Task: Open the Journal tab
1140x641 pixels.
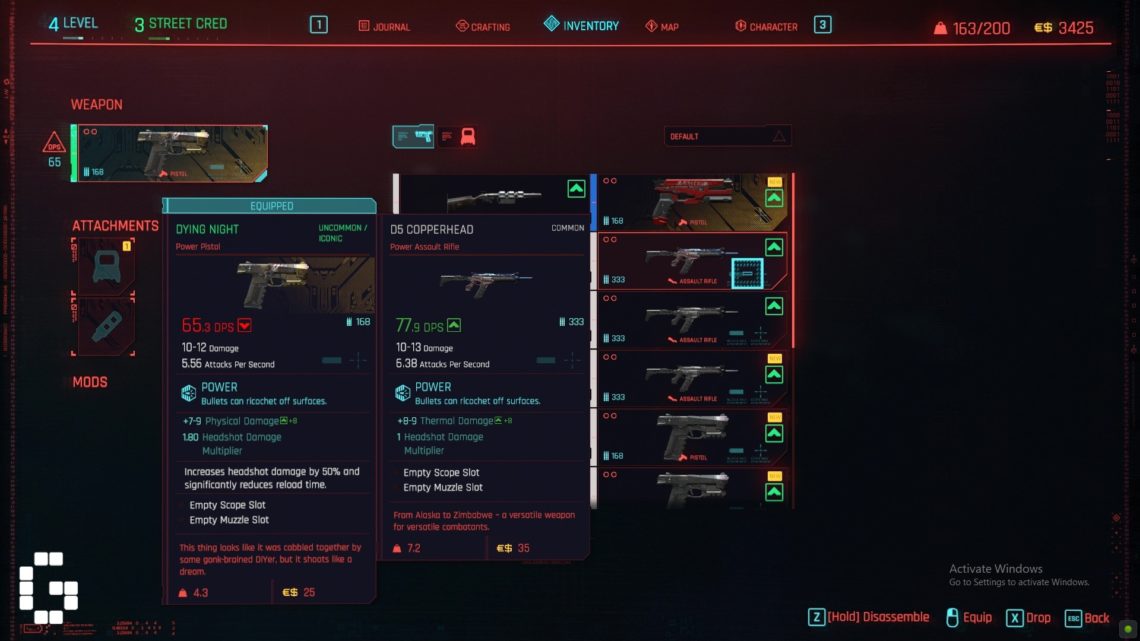Action: pos(385,26)
